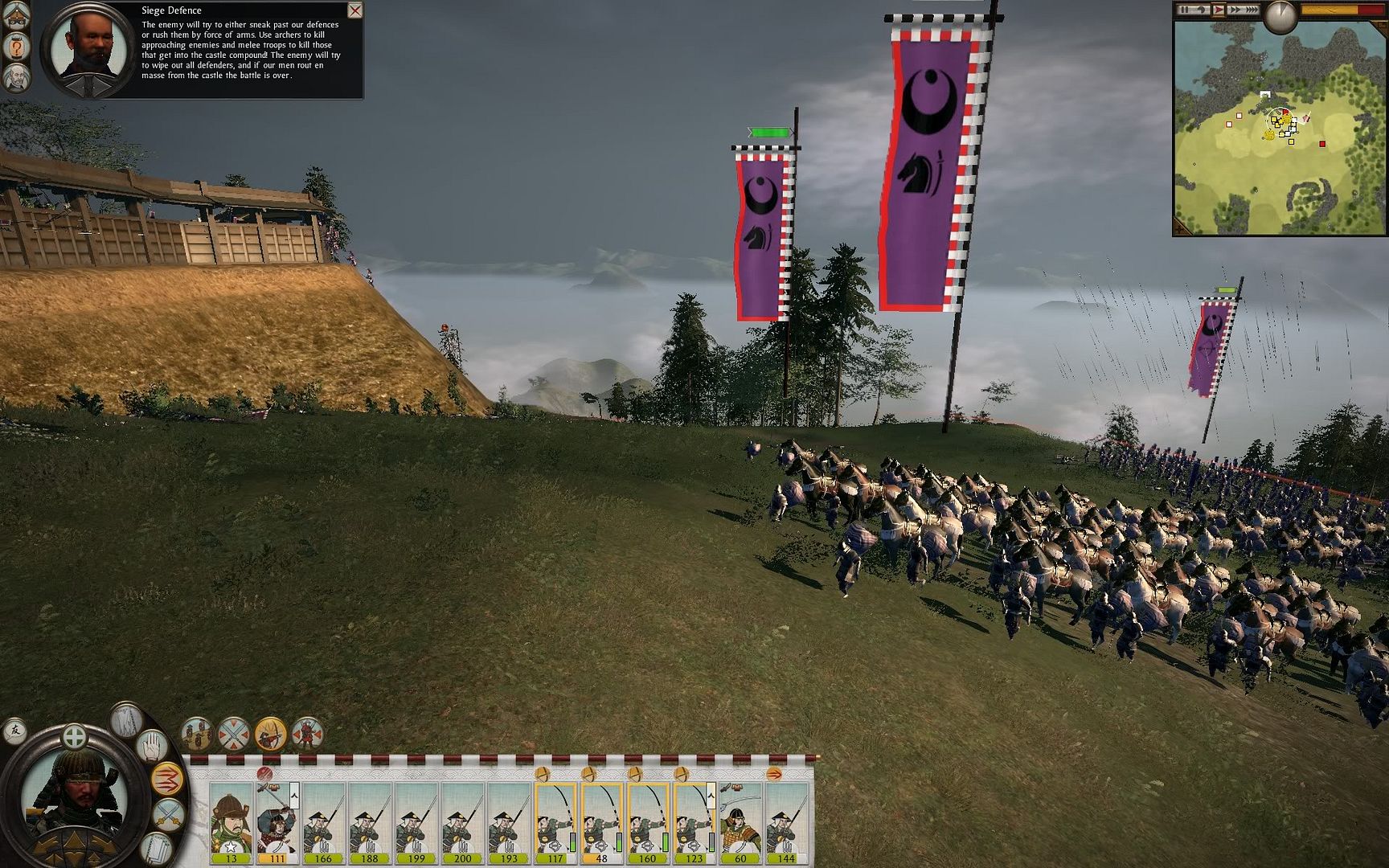Close the Siege Defence advice panel
The image size is (1389, 868).
coord(354,10)
